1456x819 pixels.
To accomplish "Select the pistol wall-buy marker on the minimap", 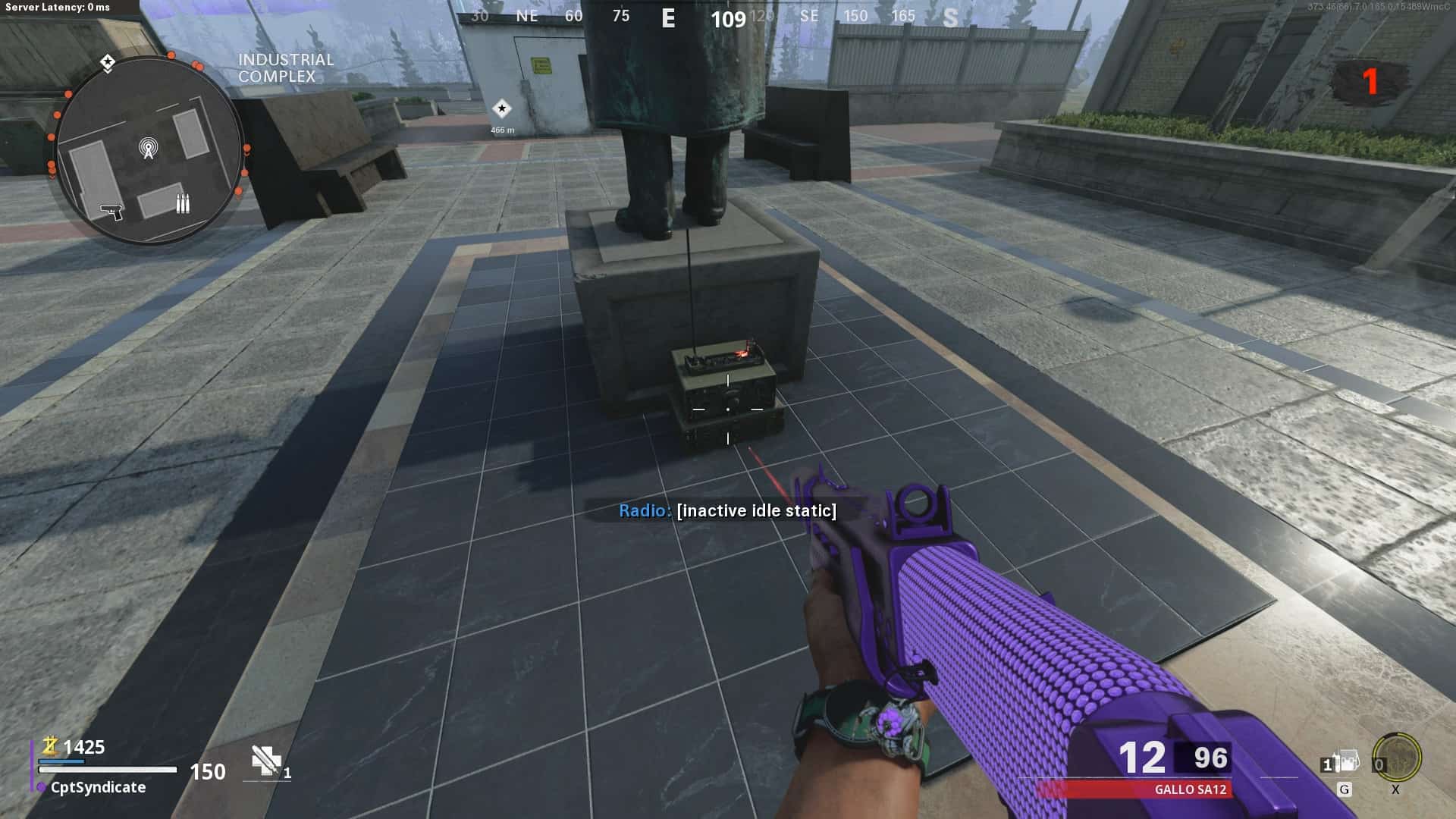I will 112,210.
